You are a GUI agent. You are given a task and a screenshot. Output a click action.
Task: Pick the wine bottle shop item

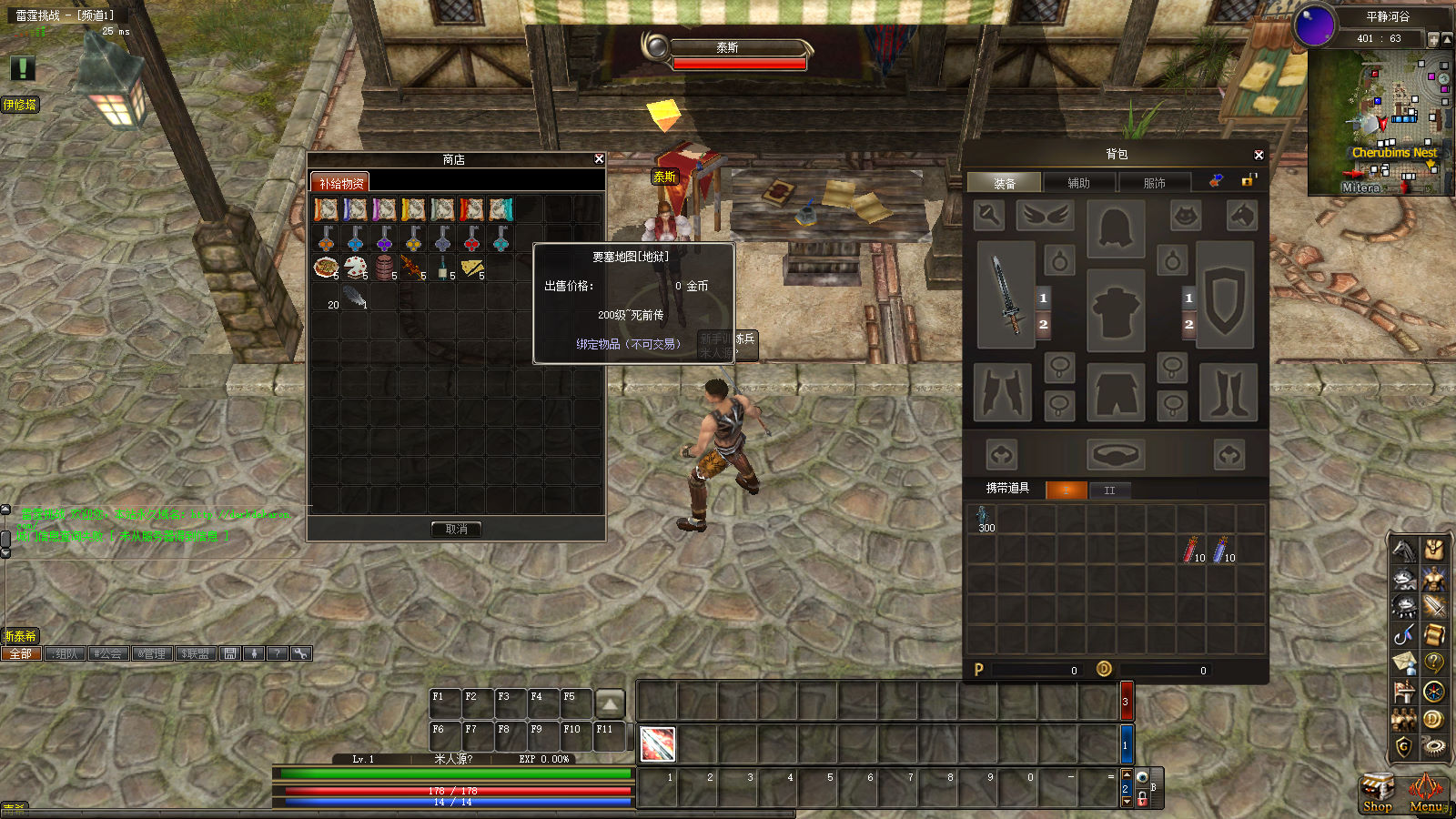click(x=442, y=268)
